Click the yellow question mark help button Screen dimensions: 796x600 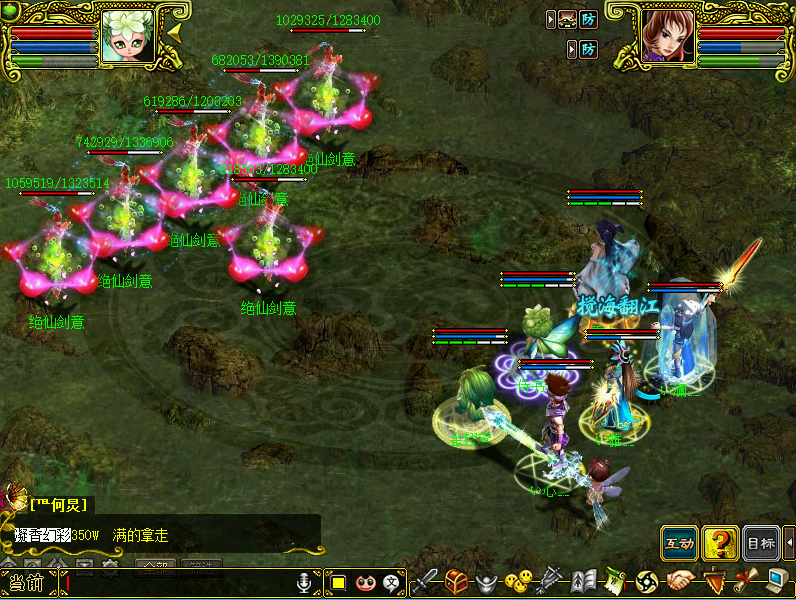[720, 542]
